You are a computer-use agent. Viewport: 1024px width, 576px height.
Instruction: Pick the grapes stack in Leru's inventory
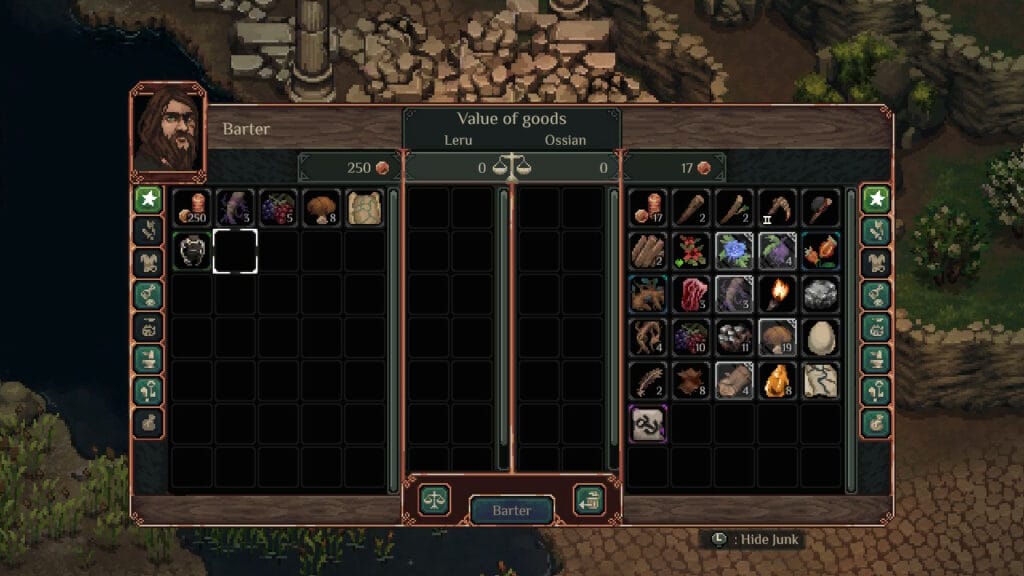pyautogui.click(x=278, y=208)
